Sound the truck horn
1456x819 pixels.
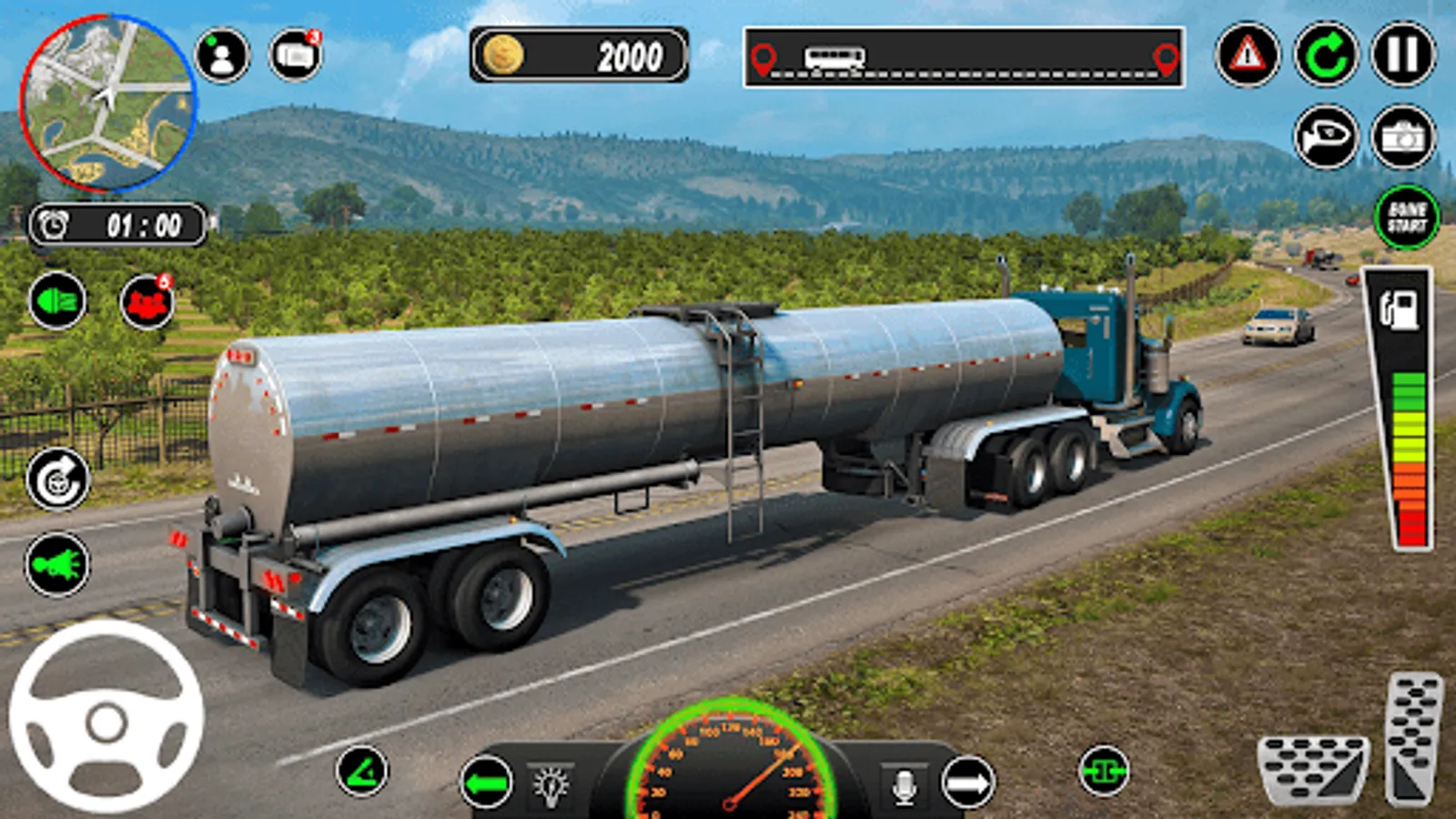(x=1325, y=136)
